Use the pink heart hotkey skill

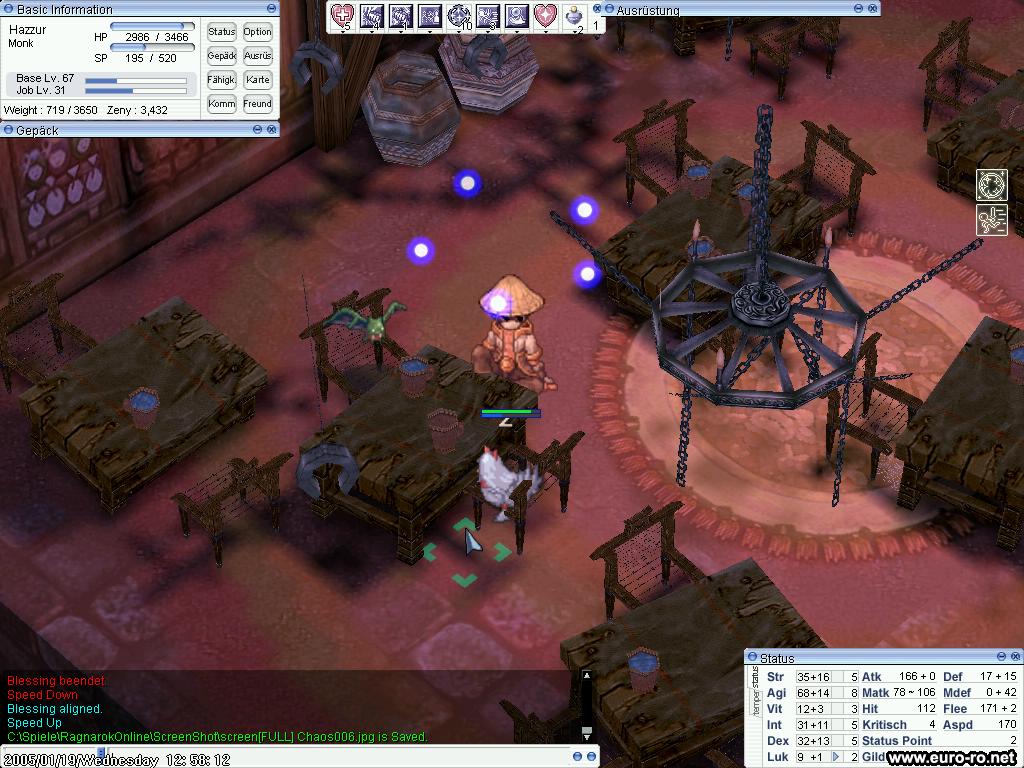(545, 15)
